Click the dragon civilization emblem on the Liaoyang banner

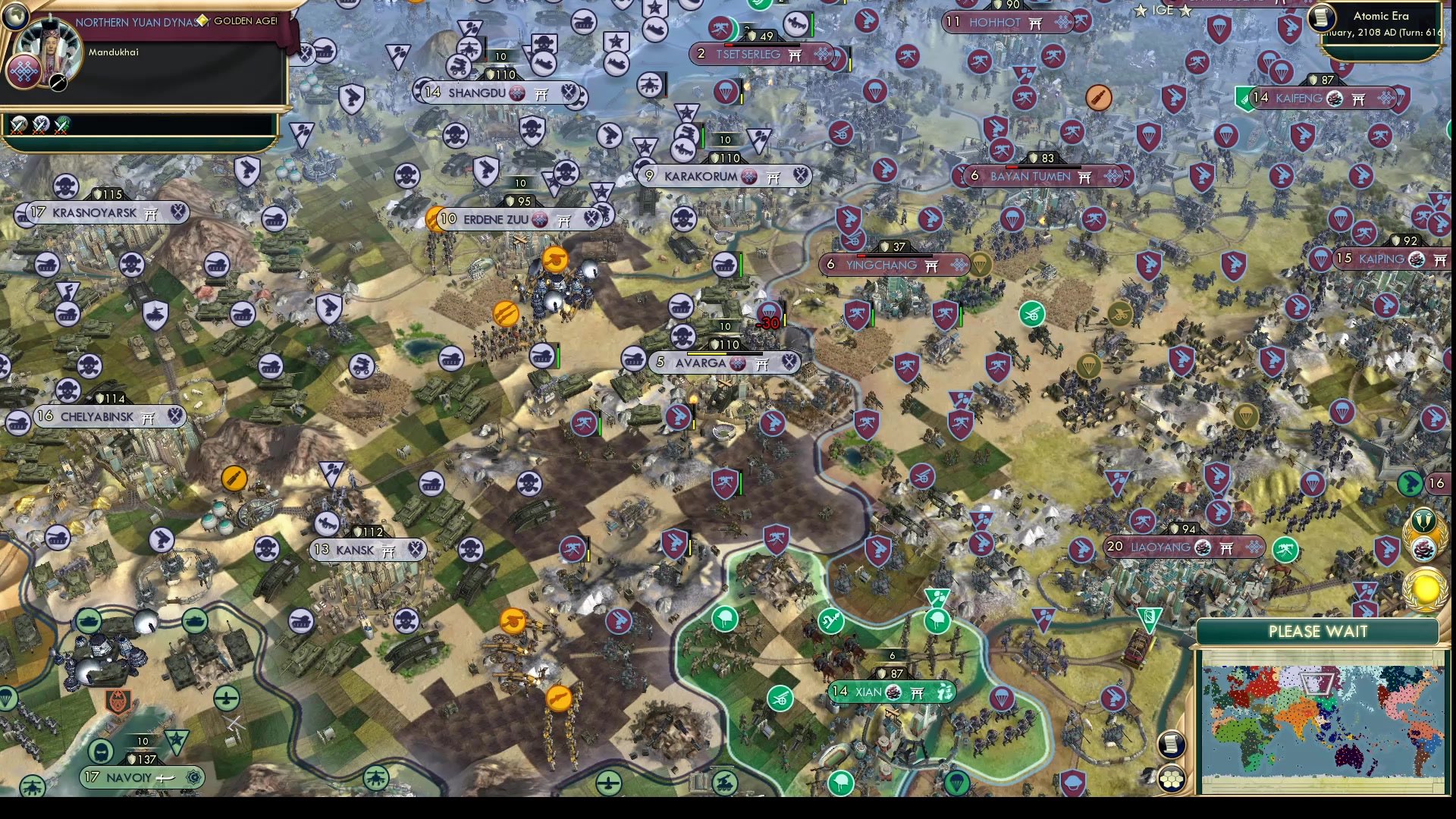tap(1203, 548)
